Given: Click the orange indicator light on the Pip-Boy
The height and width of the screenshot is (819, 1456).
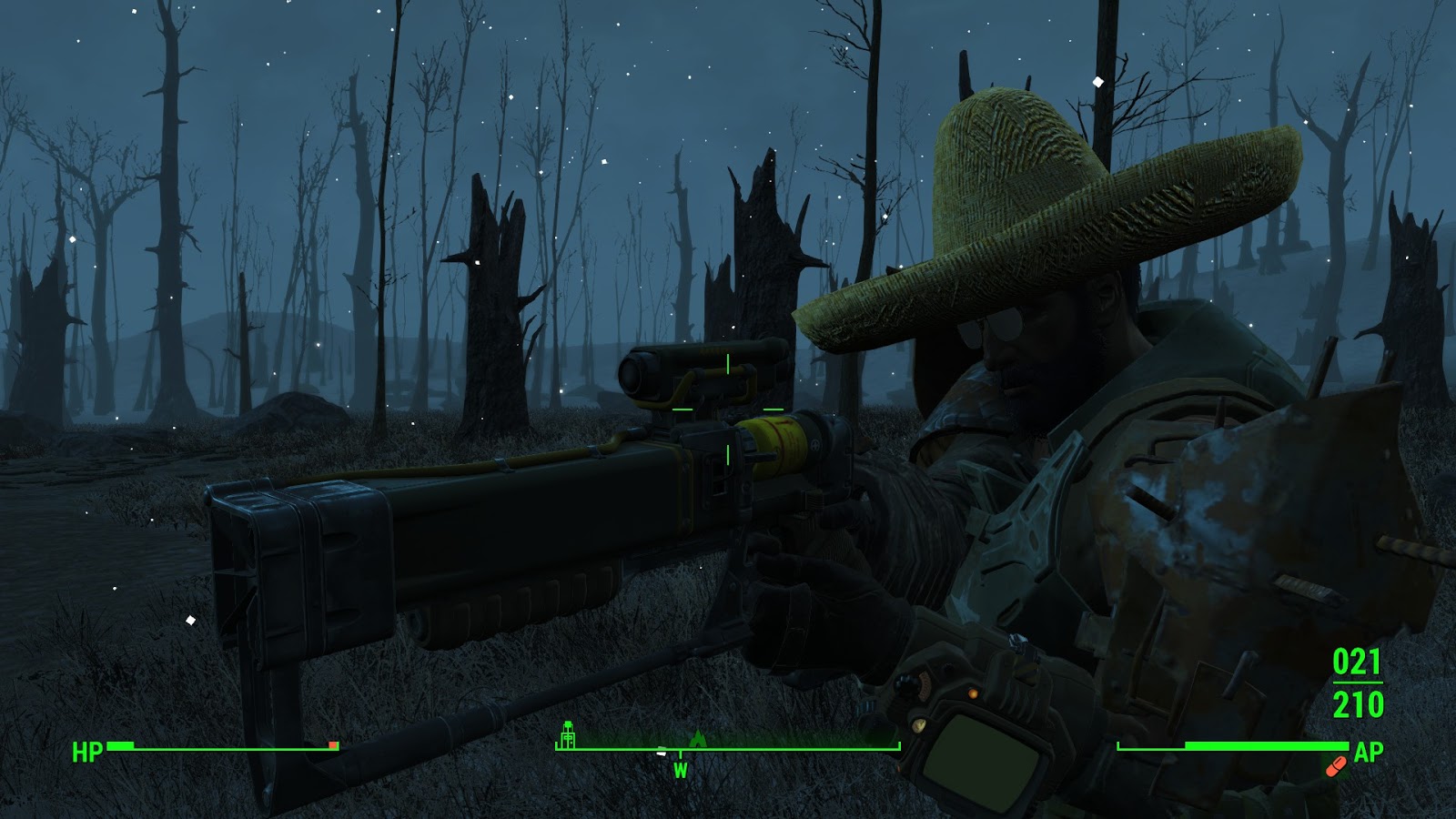Looking at the screenshot, I should (972, 693).
